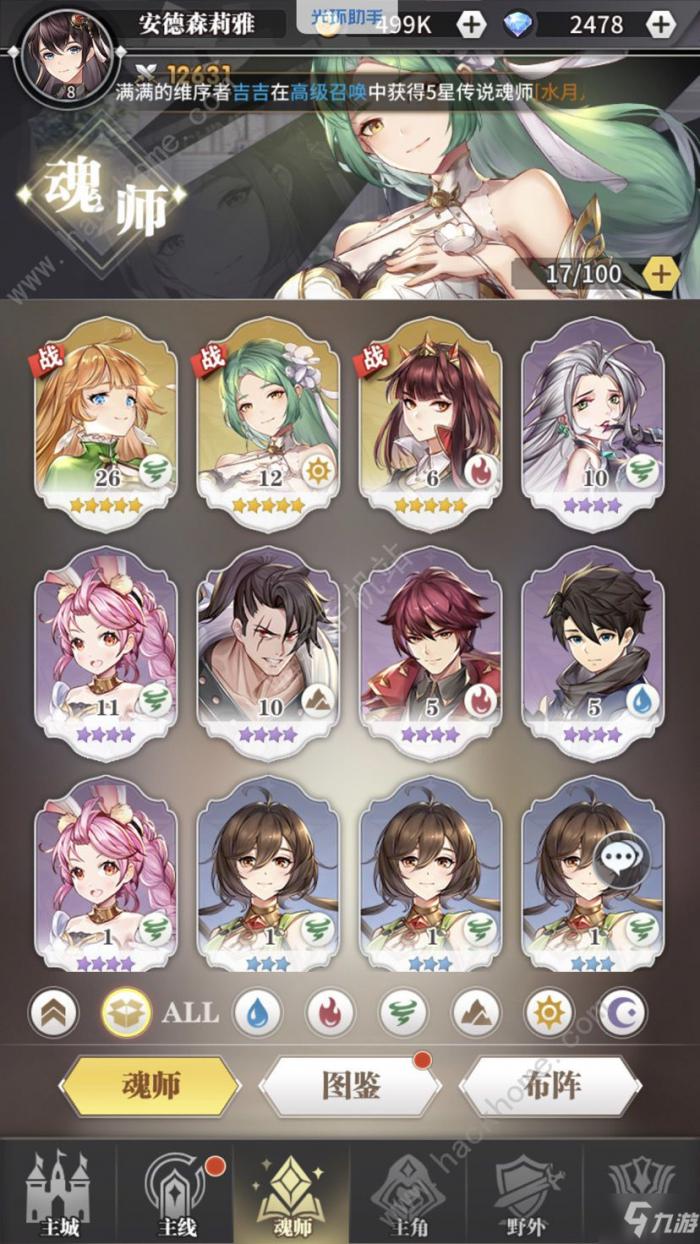Expand soul master capacity 17/100
700x1244 pixels.
pos(661,272)
